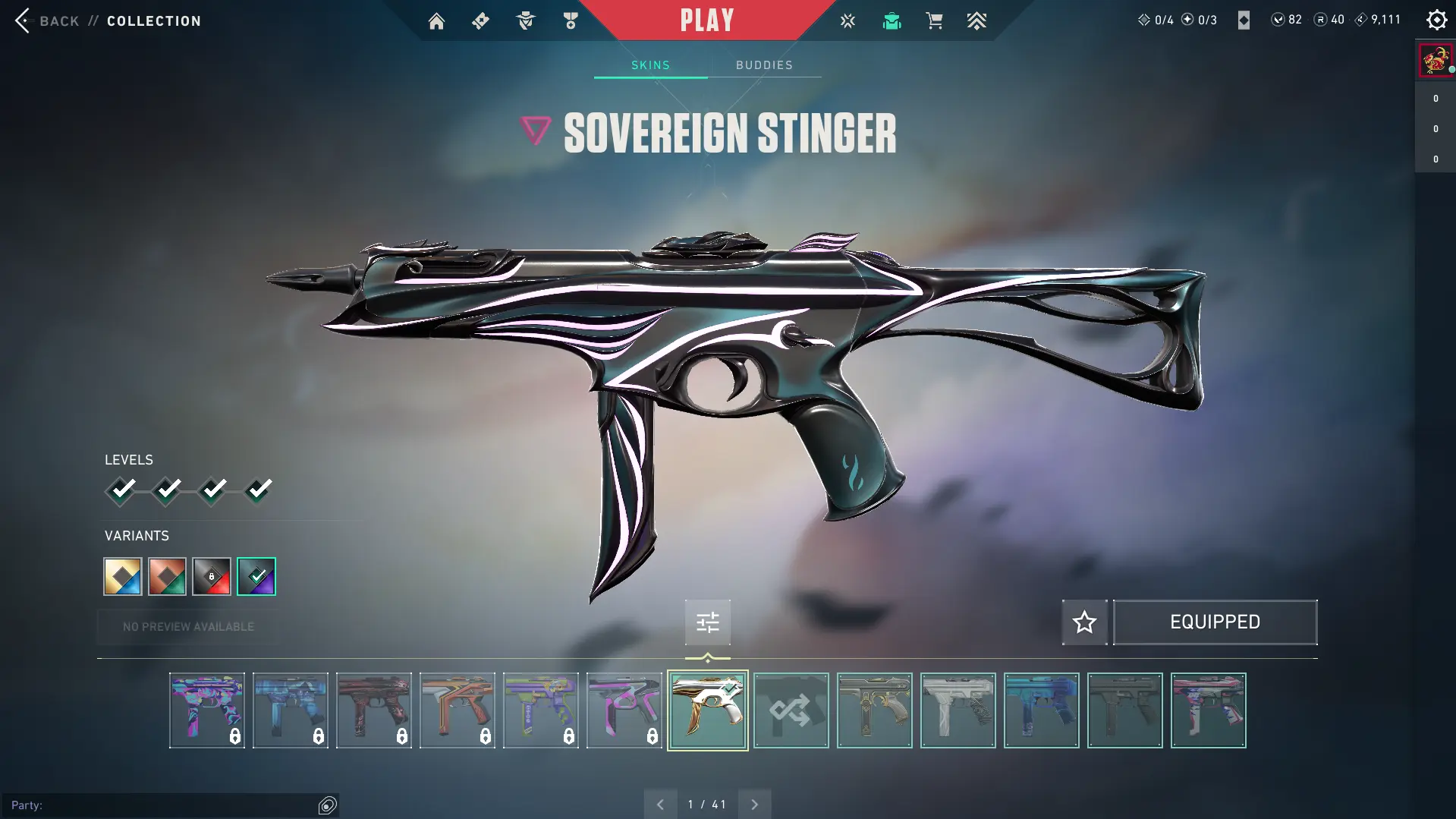The width and height of the screenshot is (1456, 819).
Task: Select the first locked Stinger skin thumbnail
Action: tap(207, 710)
